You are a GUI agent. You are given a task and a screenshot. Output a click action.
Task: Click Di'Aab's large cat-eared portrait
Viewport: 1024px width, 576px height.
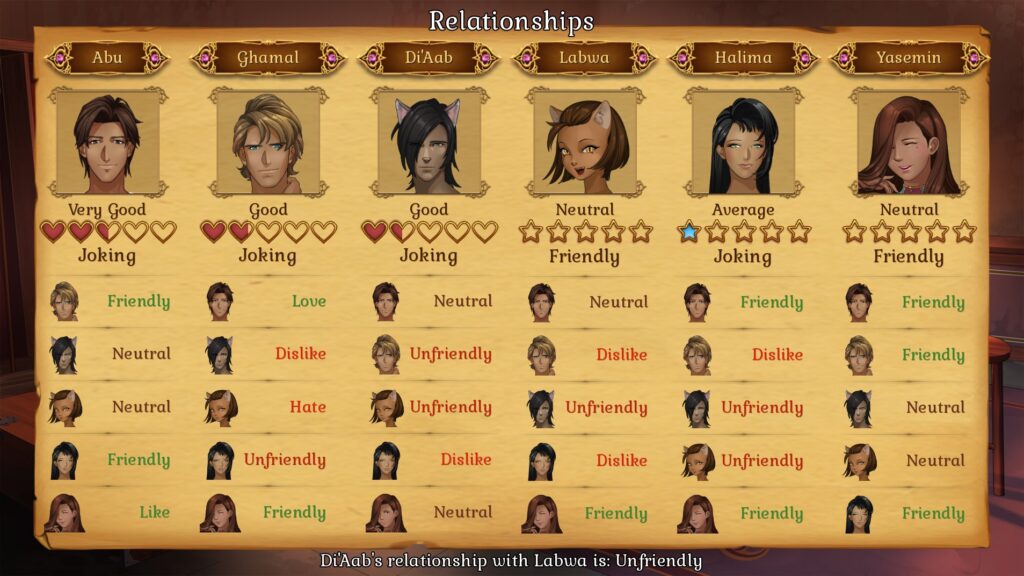(x=429, y=143)
